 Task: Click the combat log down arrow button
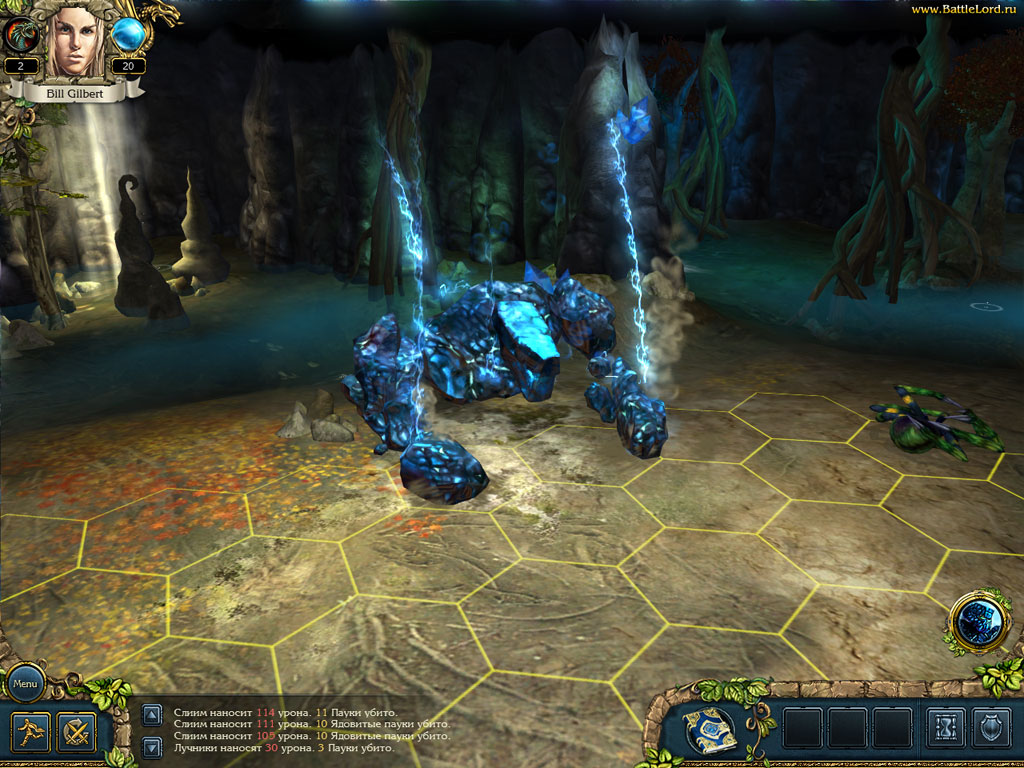[x=151, y=746]
